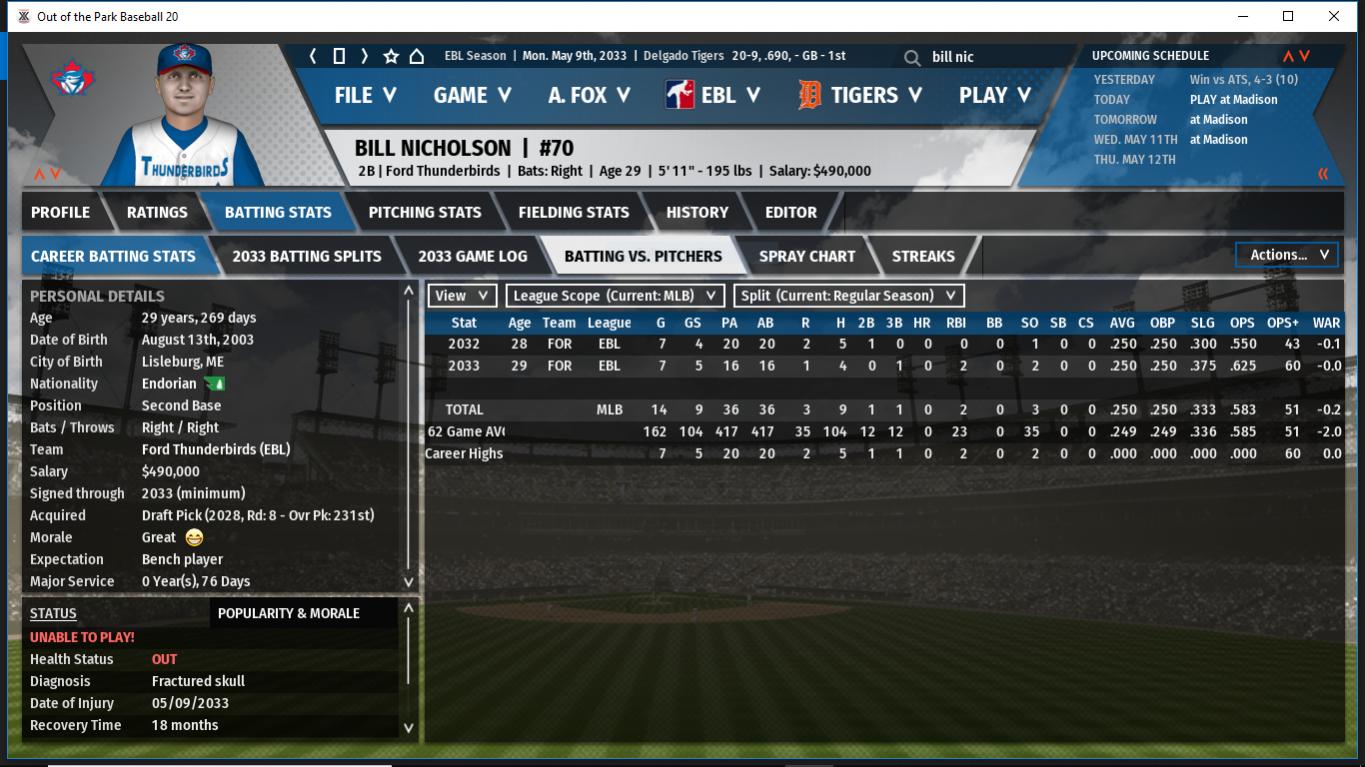The height and width of the screenshot is (767, 1365).
Task: Open the Split Regular Season dropdown
Action: (849, 296)
